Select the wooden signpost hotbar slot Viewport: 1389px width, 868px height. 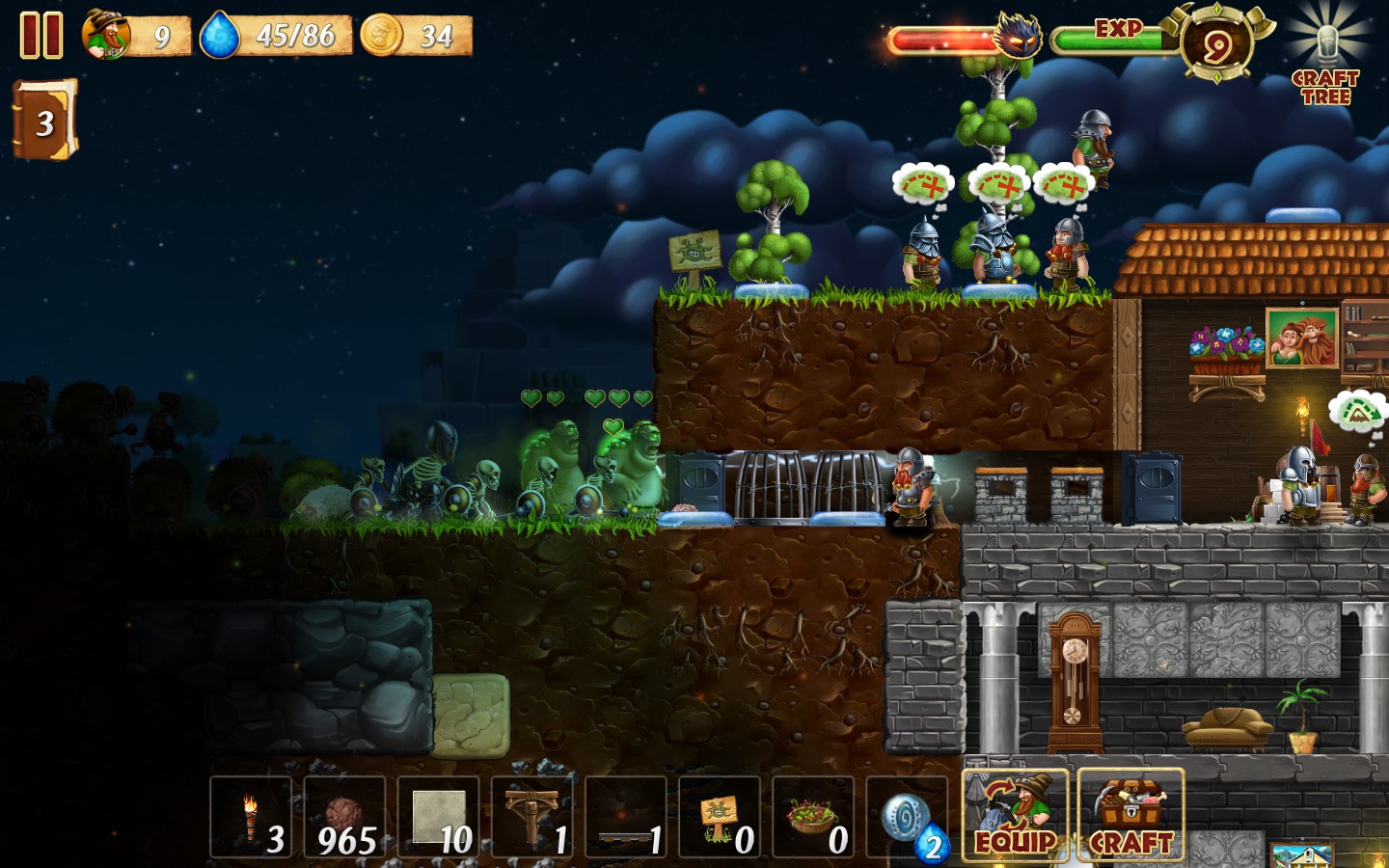coord(719,817)
